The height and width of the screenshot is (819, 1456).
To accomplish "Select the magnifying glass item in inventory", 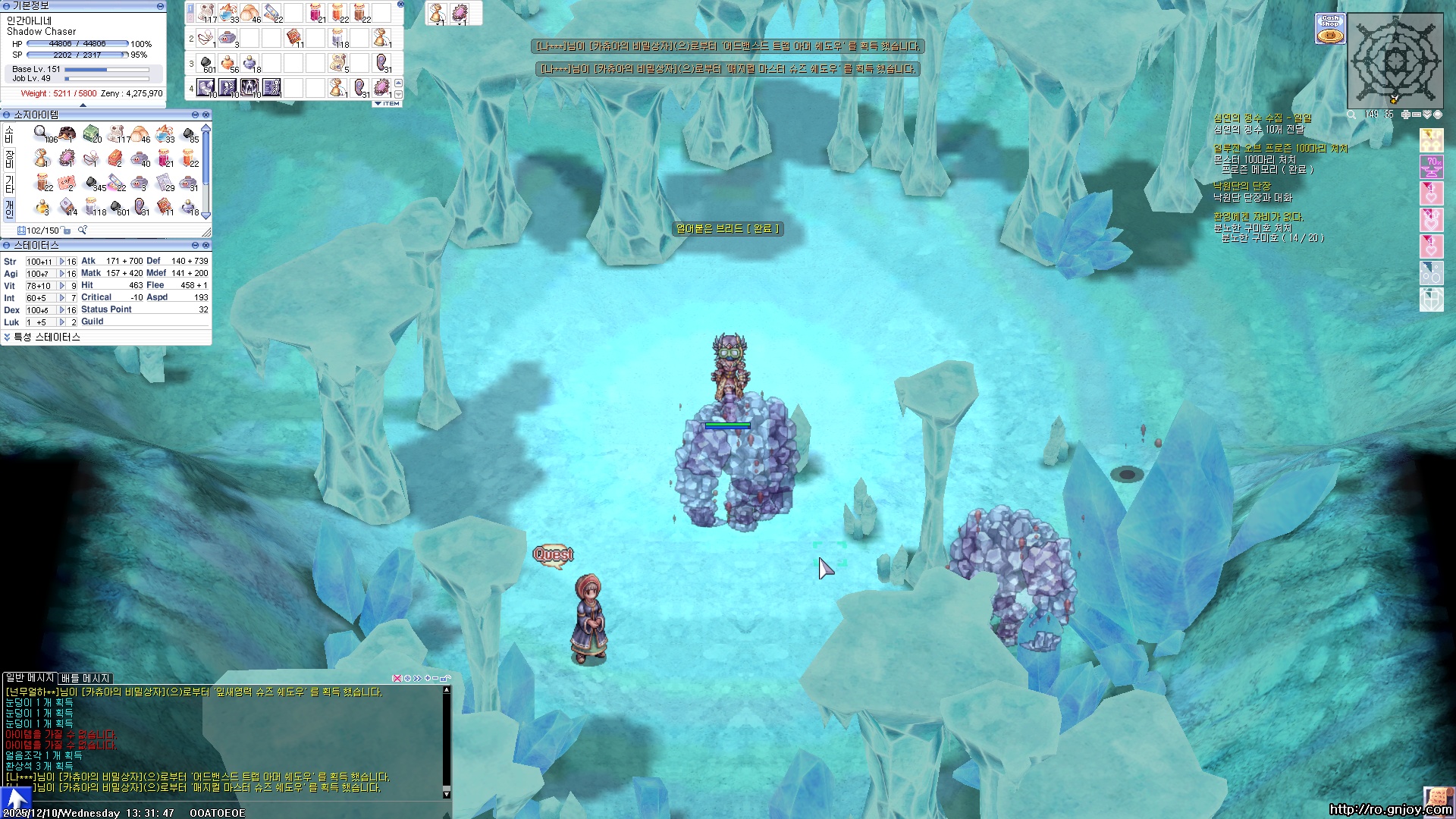I will (41, 133).
